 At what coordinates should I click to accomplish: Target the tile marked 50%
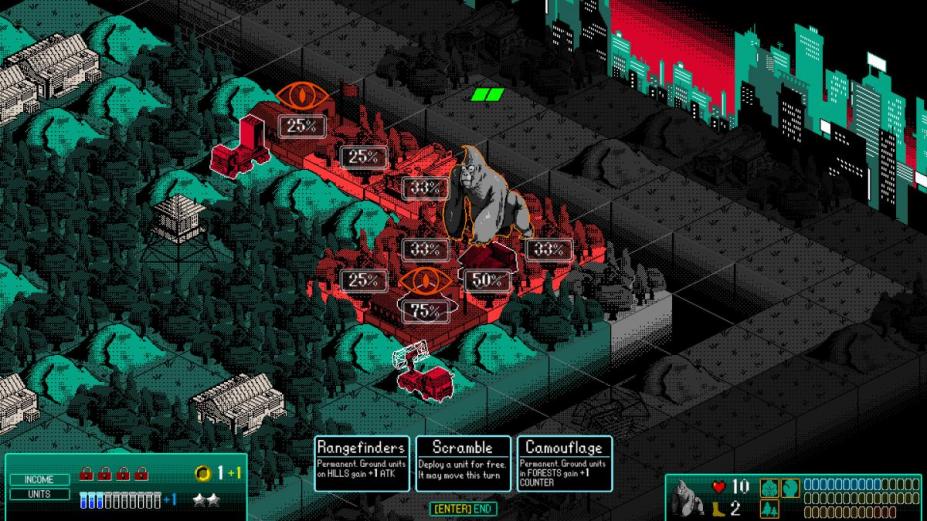tap(487, 280)
